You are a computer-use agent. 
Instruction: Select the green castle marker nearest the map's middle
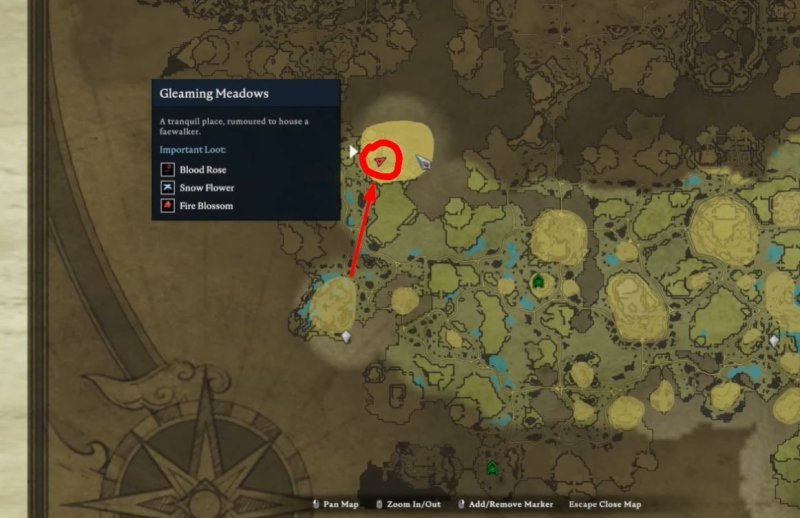pos(538,282)
